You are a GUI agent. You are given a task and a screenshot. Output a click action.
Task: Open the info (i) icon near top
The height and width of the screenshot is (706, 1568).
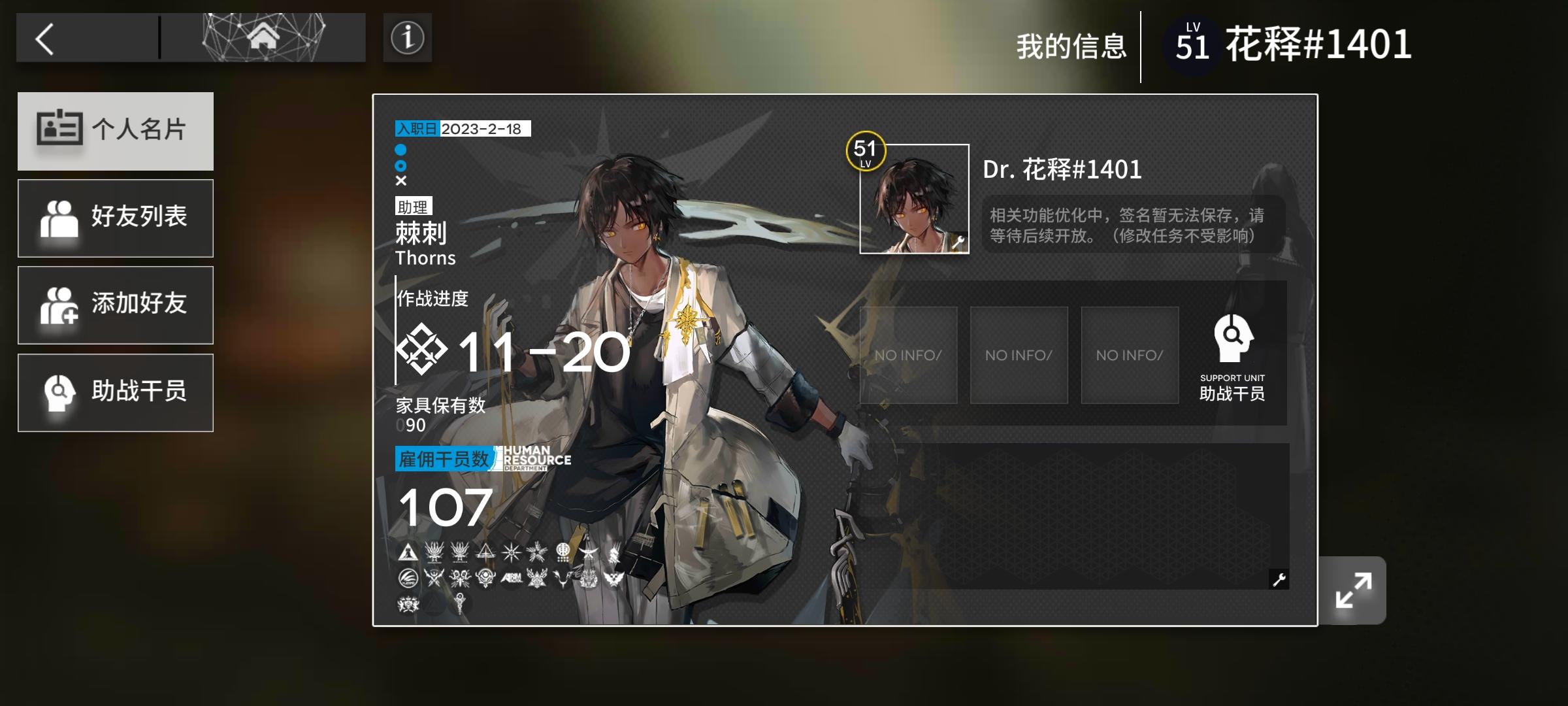click(407, 38)
